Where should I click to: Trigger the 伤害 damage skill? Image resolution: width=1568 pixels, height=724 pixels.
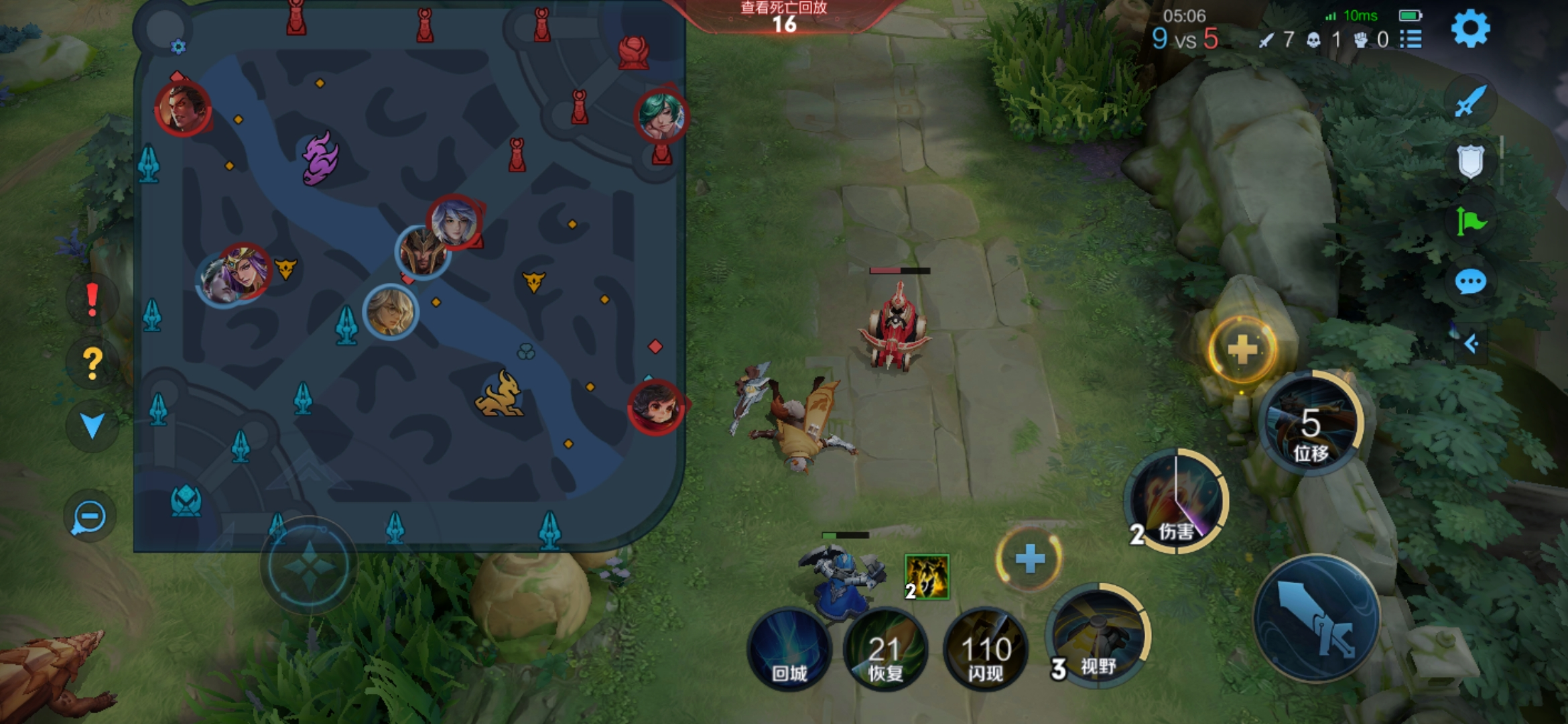point(1176,501)
